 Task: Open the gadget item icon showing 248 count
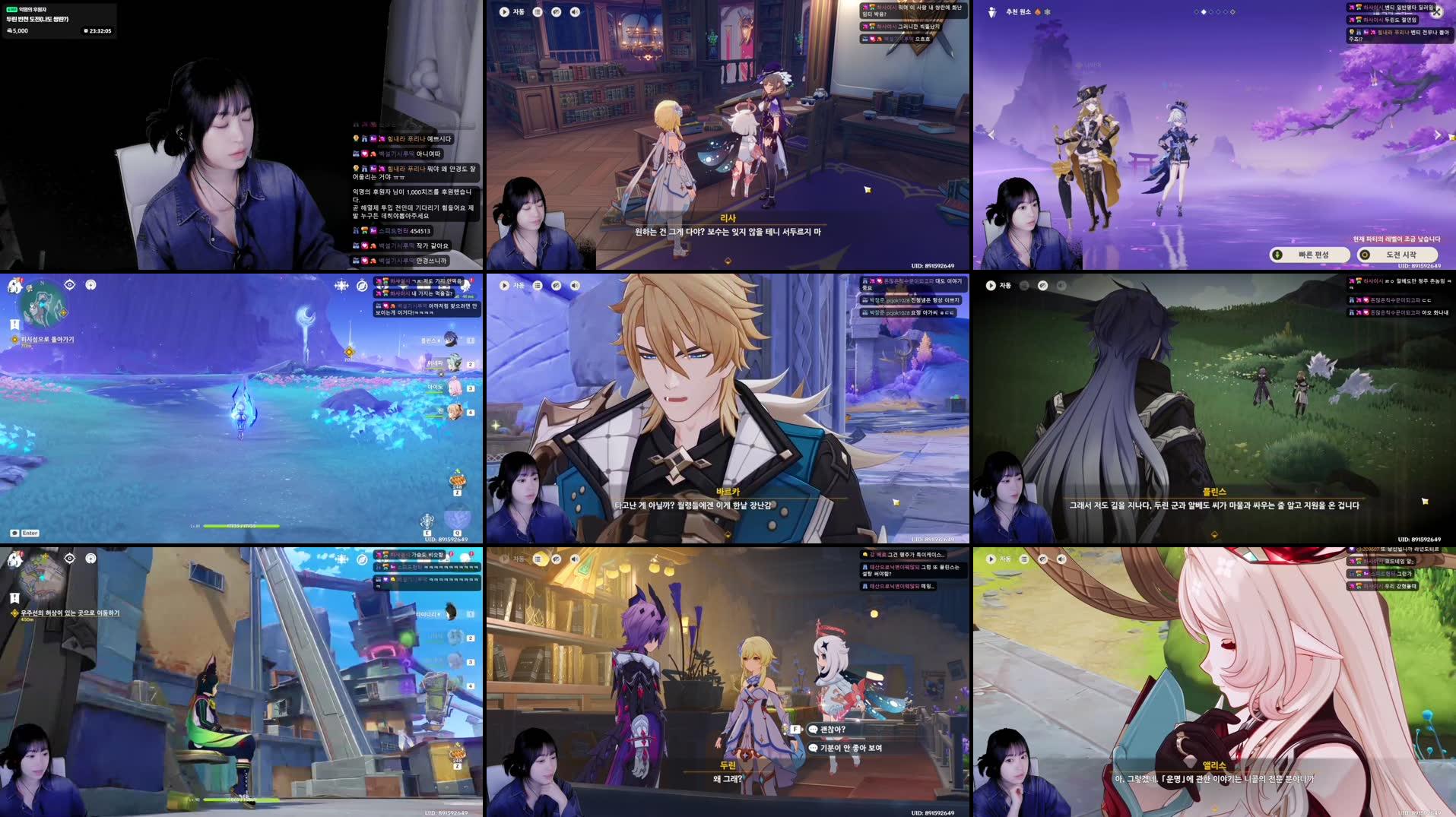coord(457,482)
